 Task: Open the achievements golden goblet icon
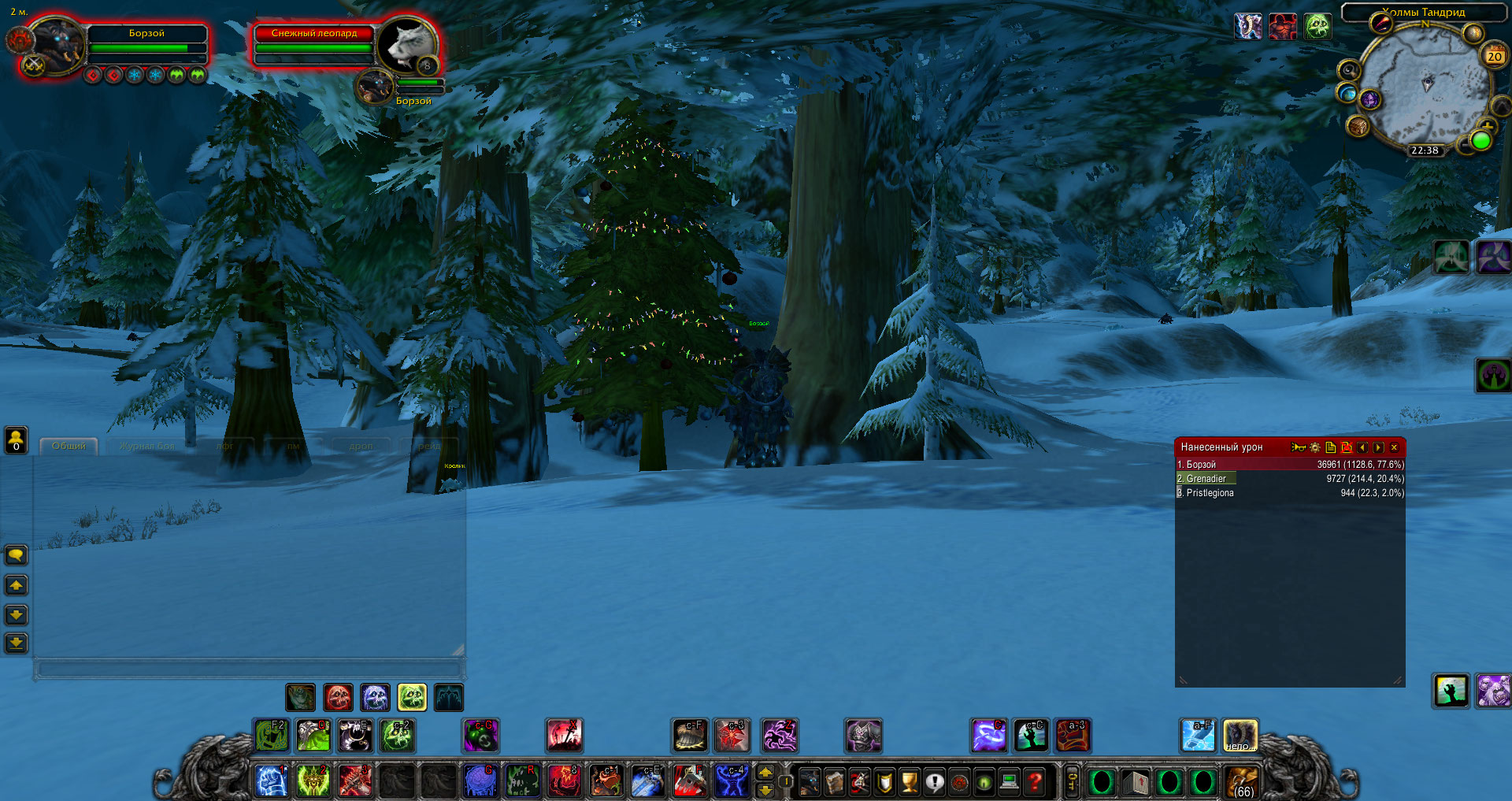tap(910, 781)
